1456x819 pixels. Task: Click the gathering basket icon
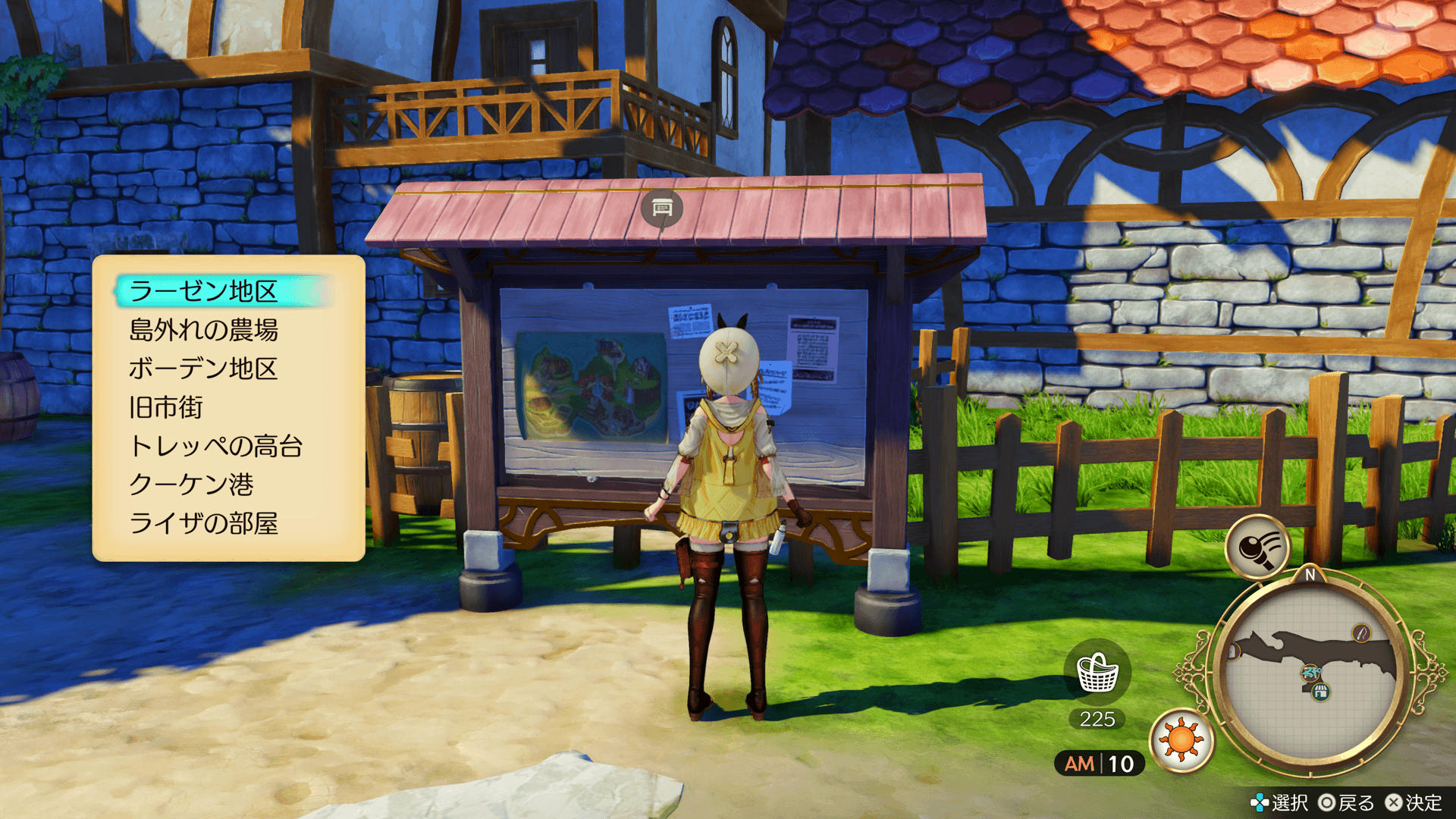click(x=1097, y=673)
